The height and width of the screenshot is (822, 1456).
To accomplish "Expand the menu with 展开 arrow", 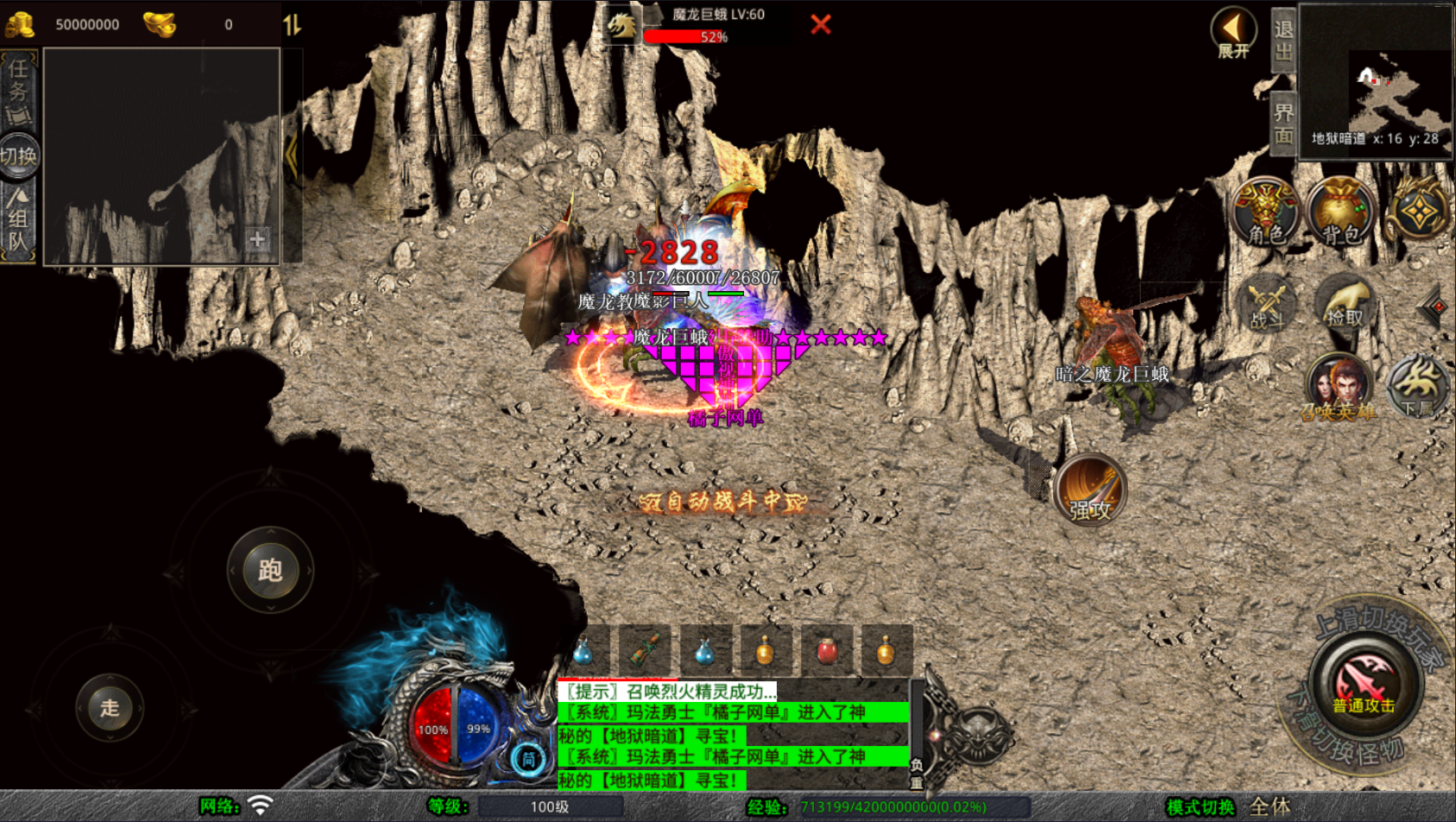I will (1233, 32).
